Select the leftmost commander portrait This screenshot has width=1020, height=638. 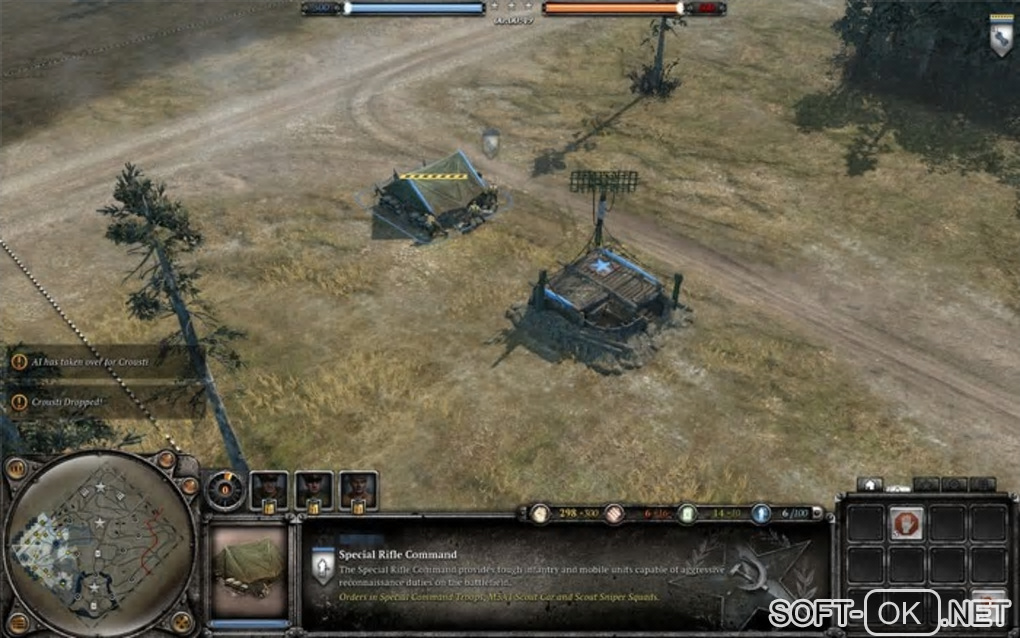(x=268, y=489)
